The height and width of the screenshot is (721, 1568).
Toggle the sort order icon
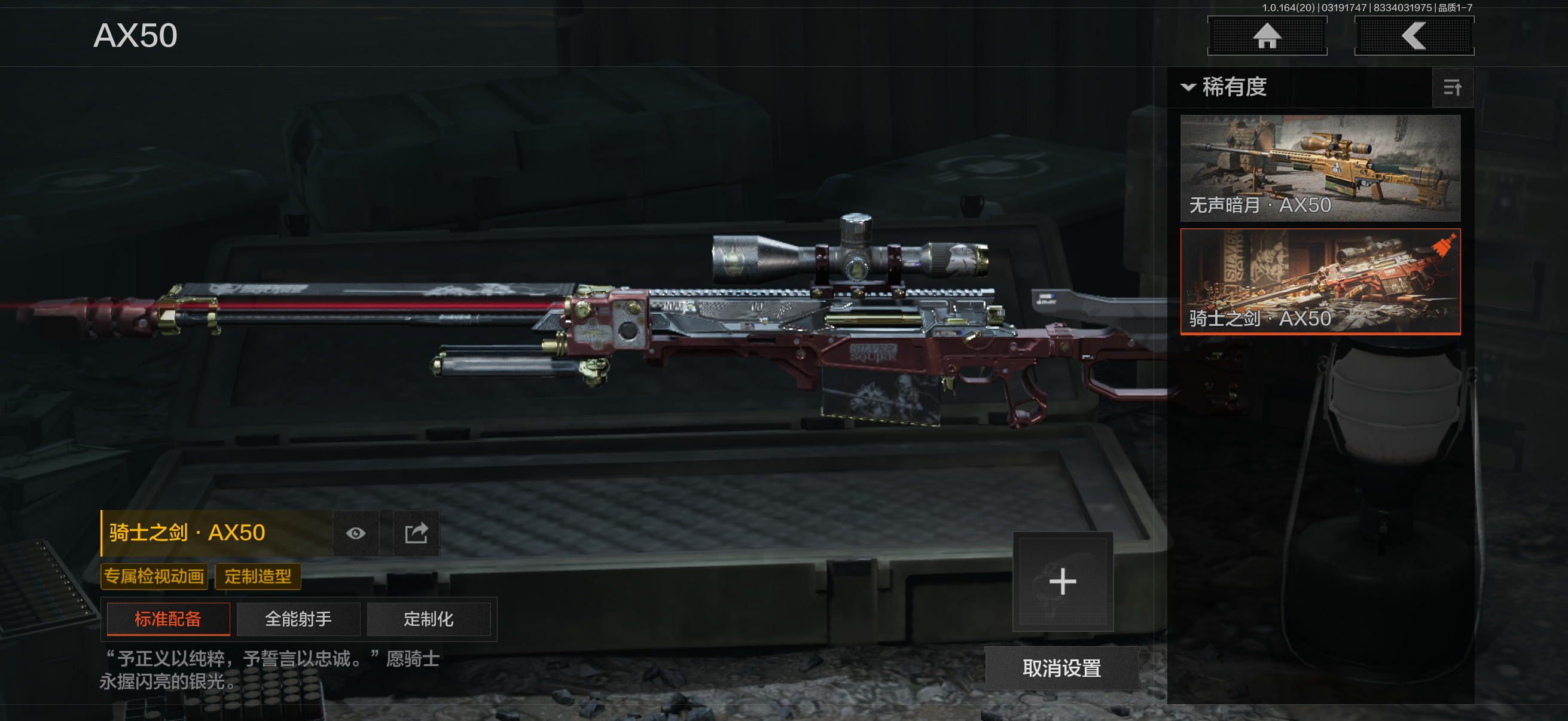1452,88
